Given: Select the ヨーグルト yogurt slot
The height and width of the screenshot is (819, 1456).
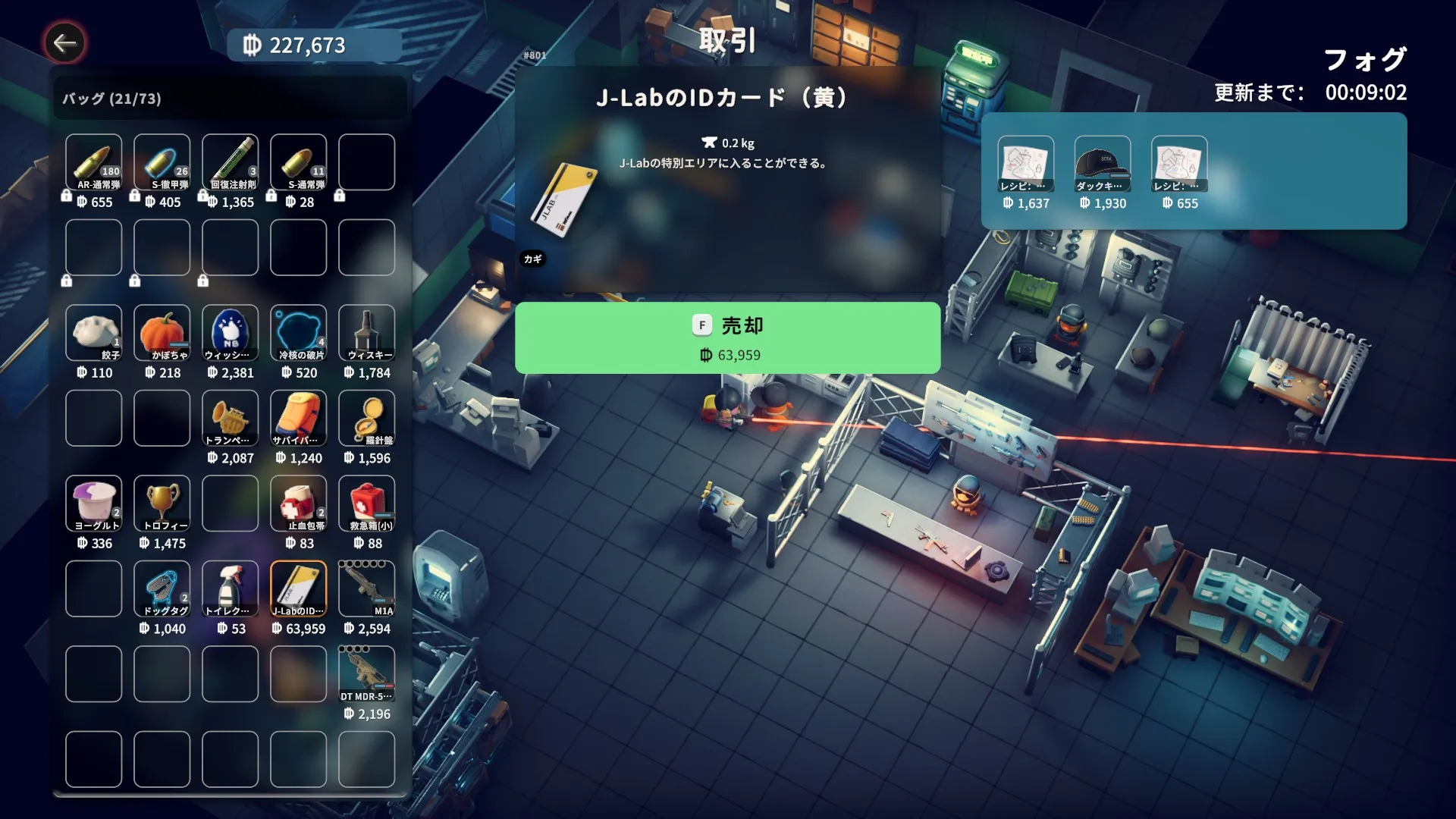Looking at the screenshot, I should pos(94,504).
